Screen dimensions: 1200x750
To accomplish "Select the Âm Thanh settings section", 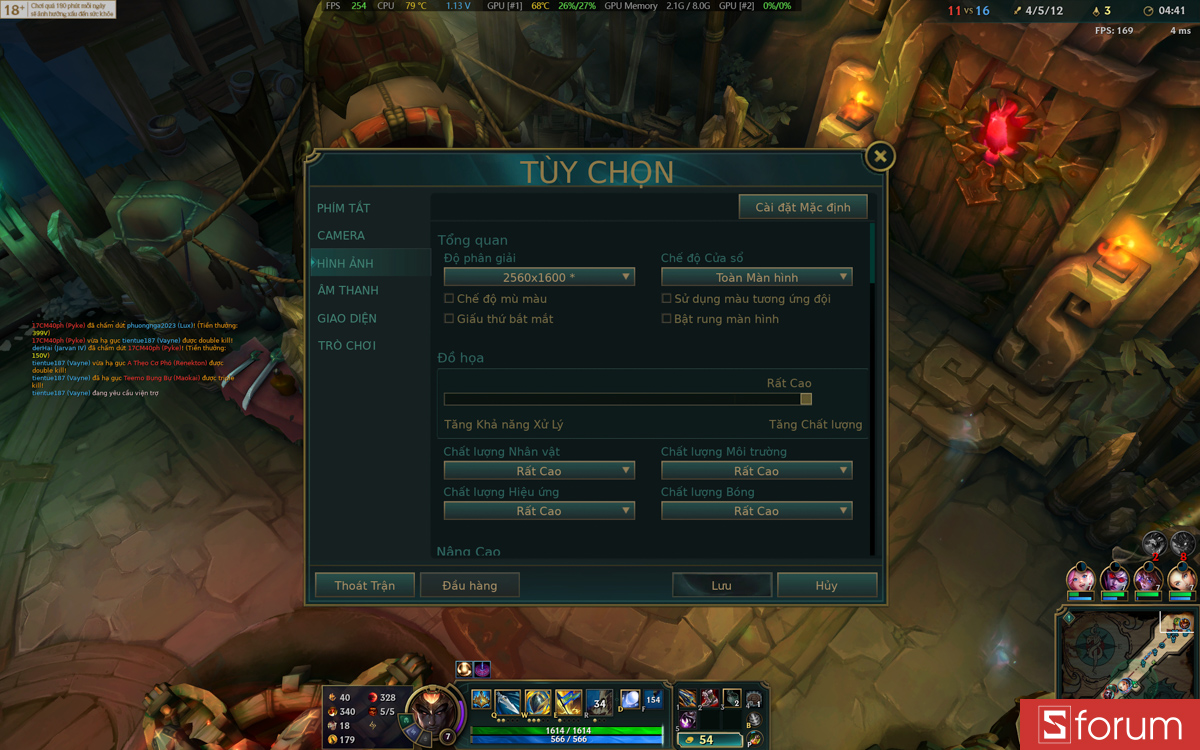I will coord(348,291).
